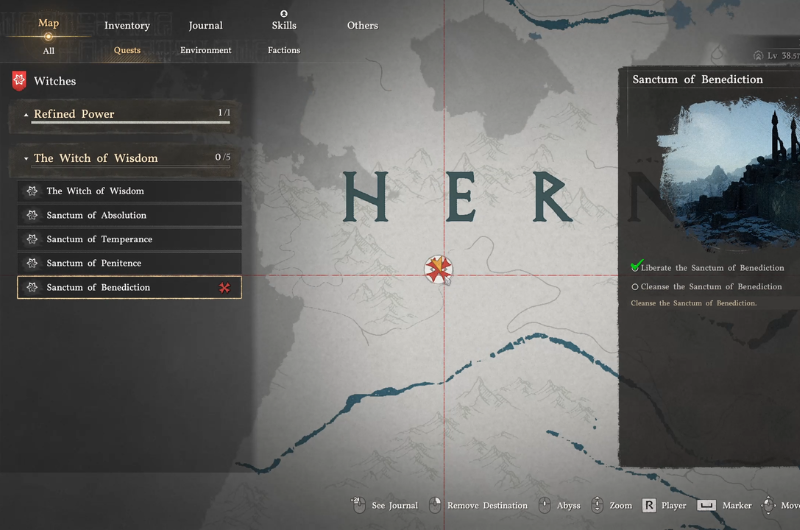Image resolution: width=800 pixels, height=530 pixels.
Task: Open the Map tab
Action: point(48,23)
